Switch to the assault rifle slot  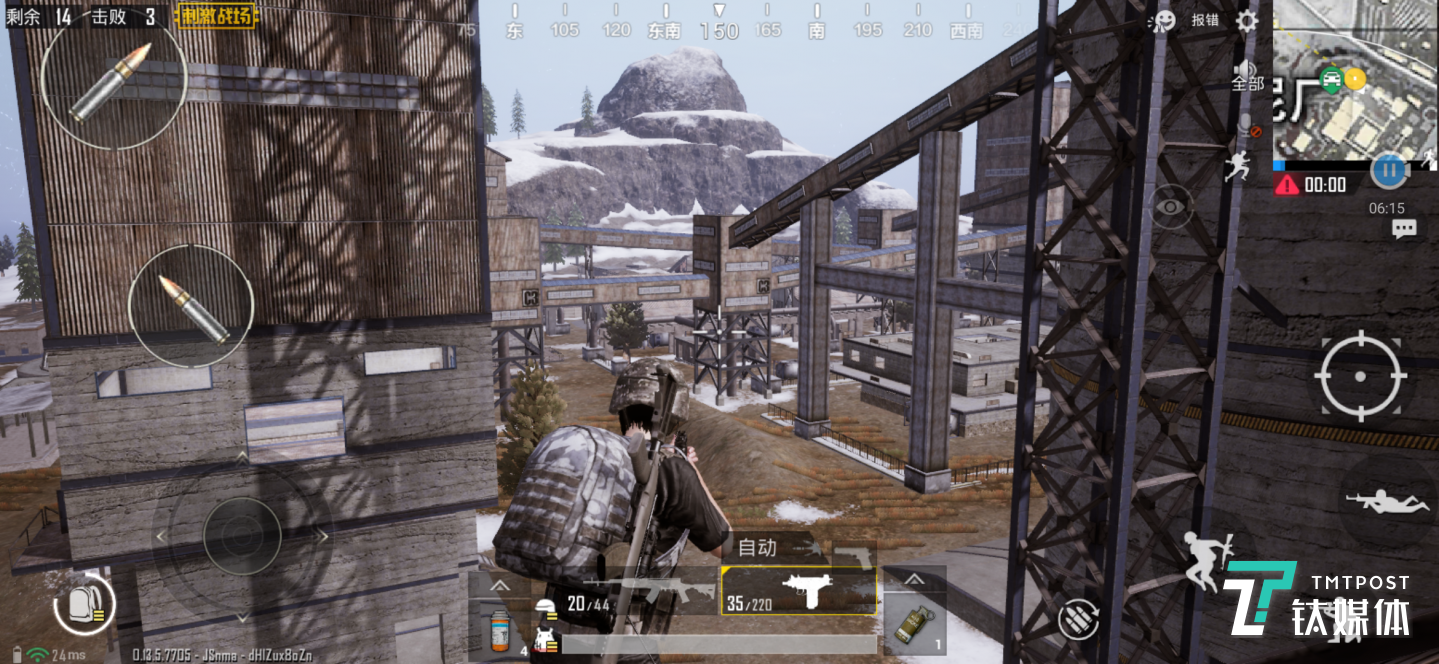click(x=642, y=591)
